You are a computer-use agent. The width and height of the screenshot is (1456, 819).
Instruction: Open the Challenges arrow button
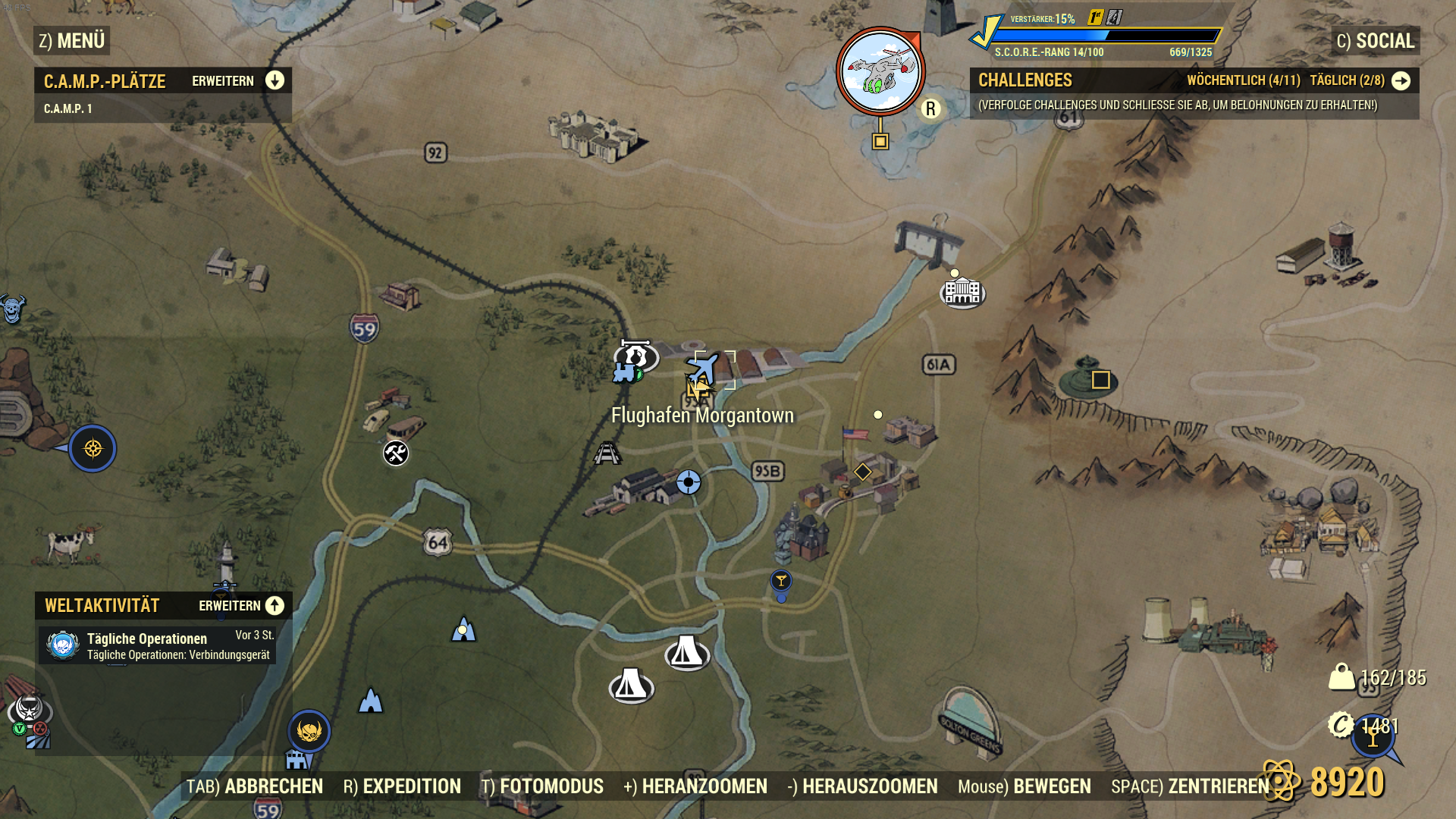point(1401,80)
